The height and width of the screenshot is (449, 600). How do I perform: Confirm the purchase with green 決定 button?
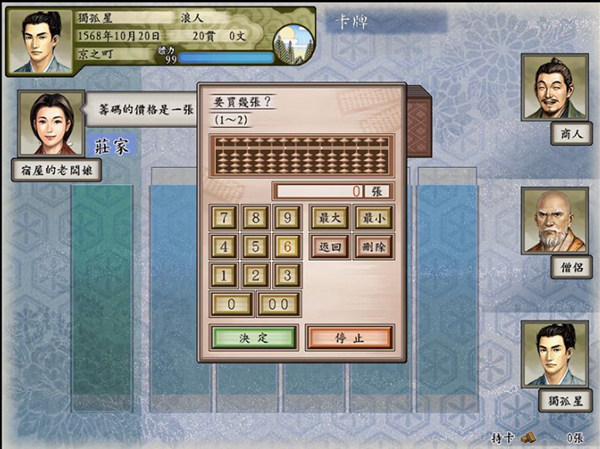[x=254, y=337]
